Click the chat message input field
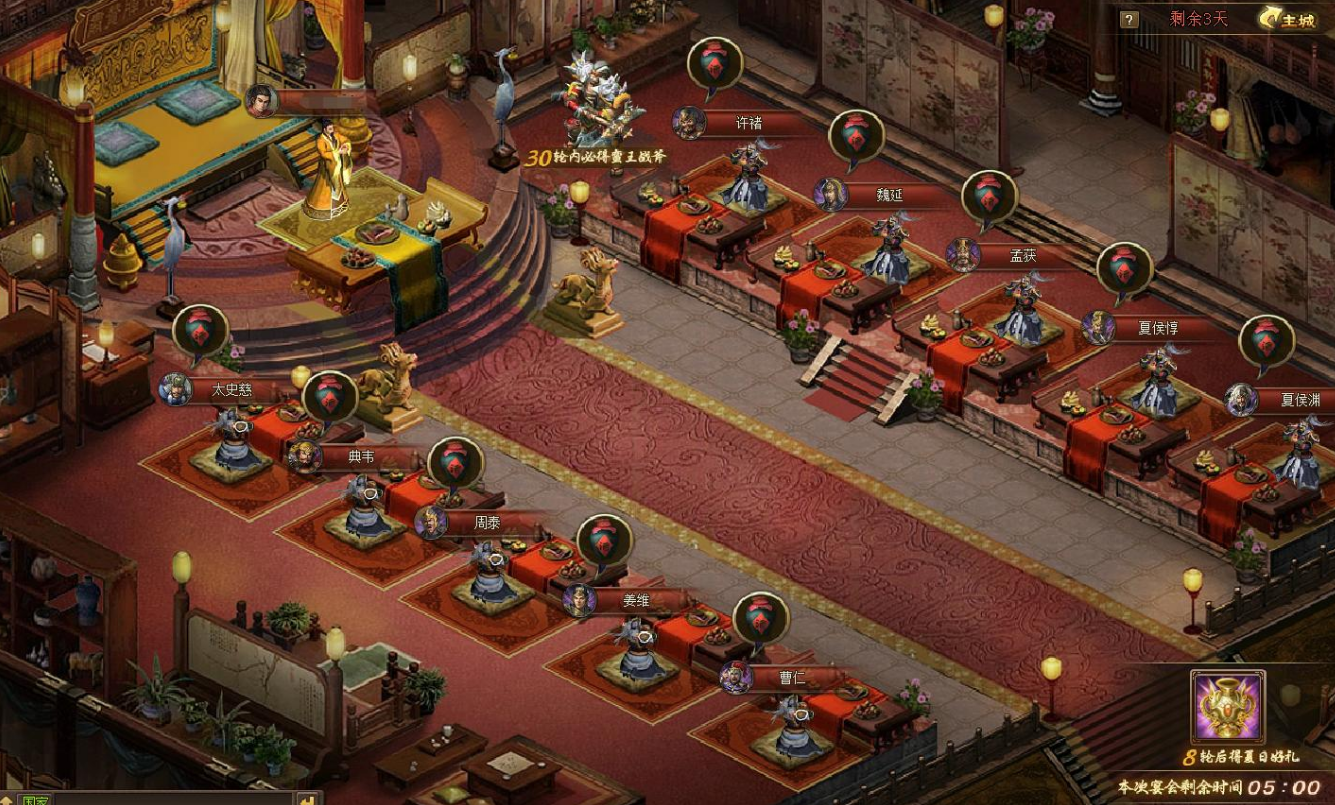The image size is (1335, 805). (170, 799)
